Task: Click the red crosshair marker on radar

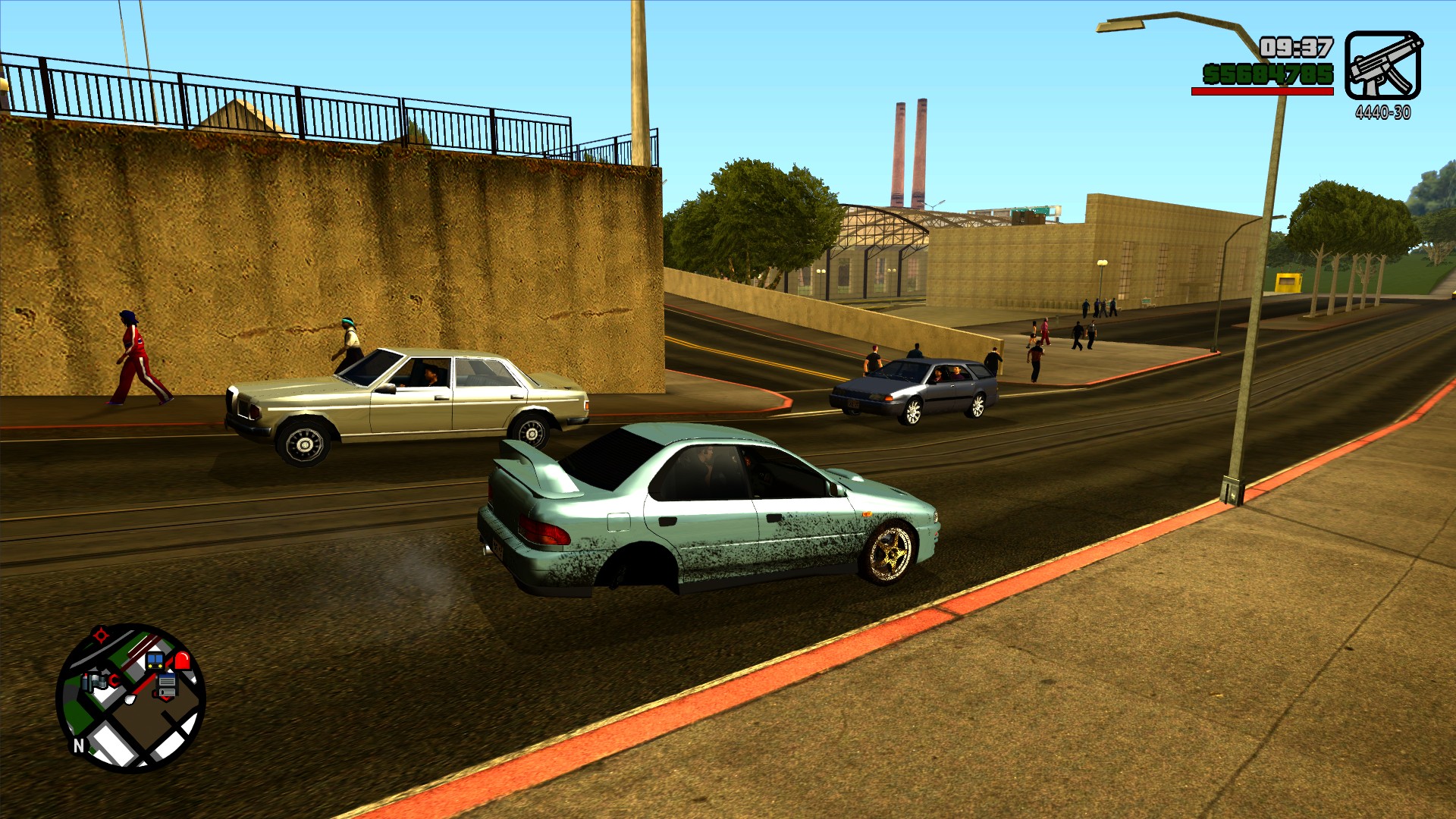Action: point(101,634)
